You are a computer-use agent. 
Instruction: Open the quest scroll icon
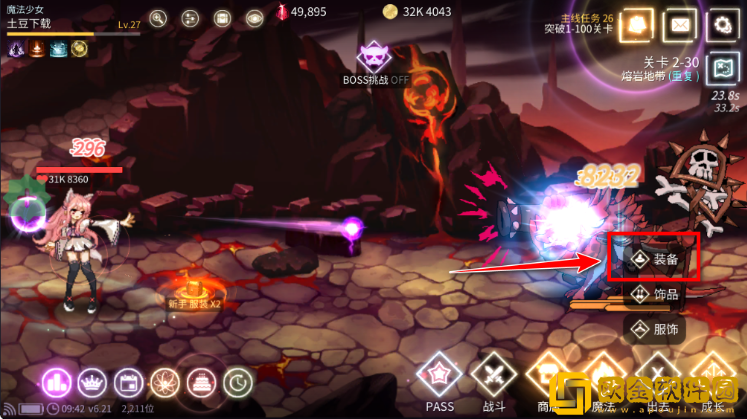639,25
